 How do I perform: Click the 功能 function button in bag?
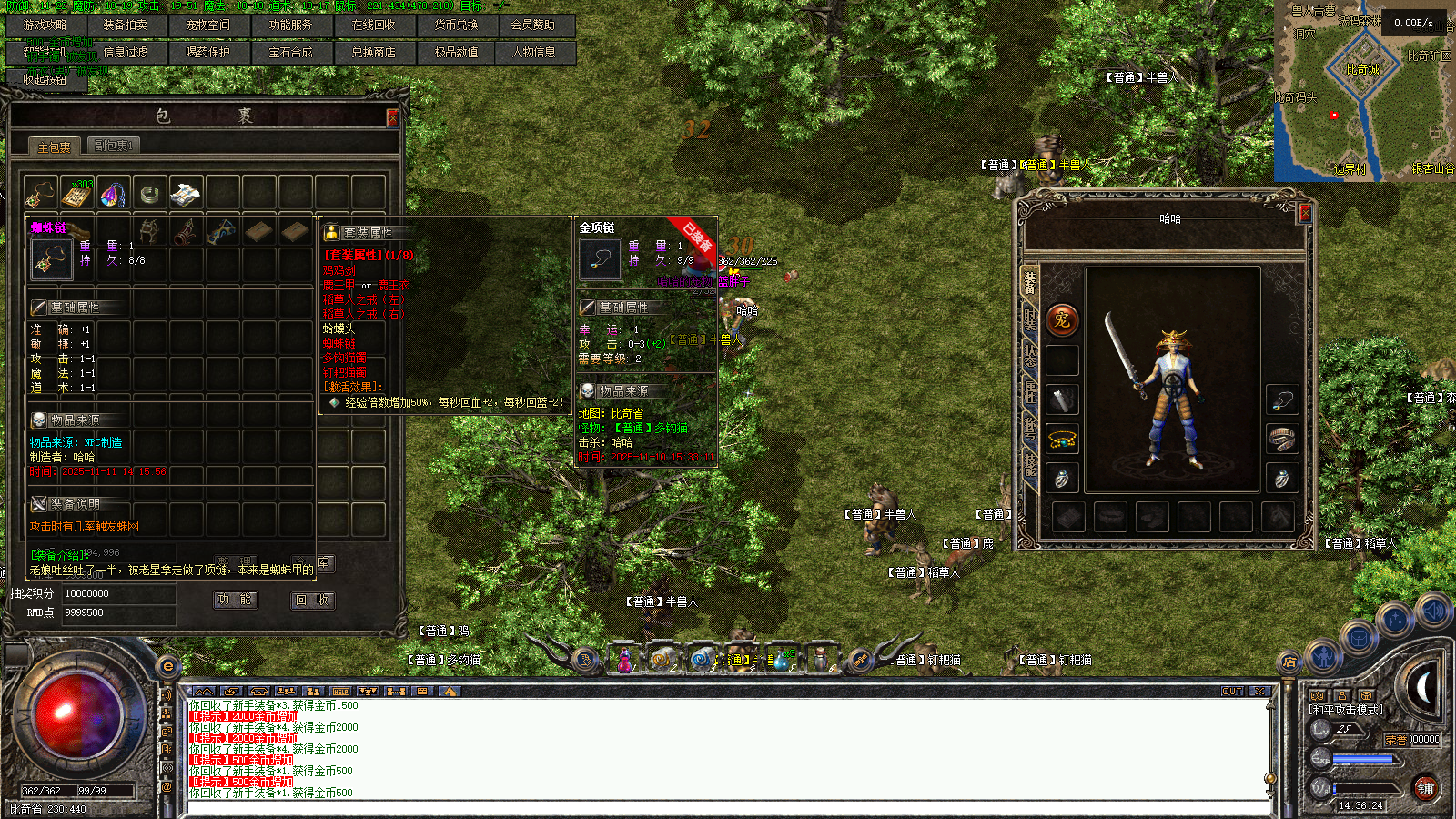235,600
